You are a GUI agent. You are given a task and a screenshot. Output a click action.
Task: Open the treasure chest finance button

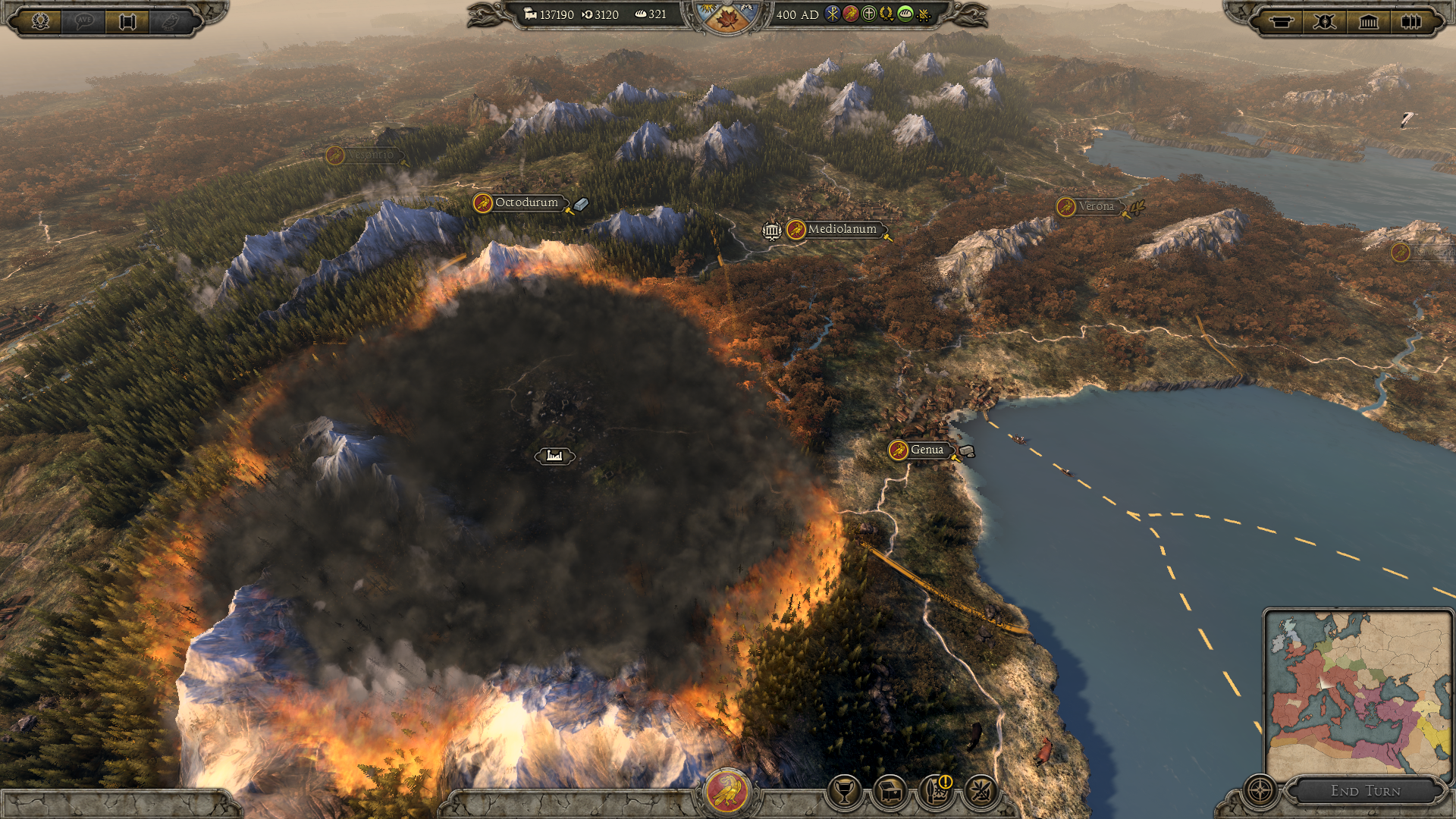[x=890, y=792]
